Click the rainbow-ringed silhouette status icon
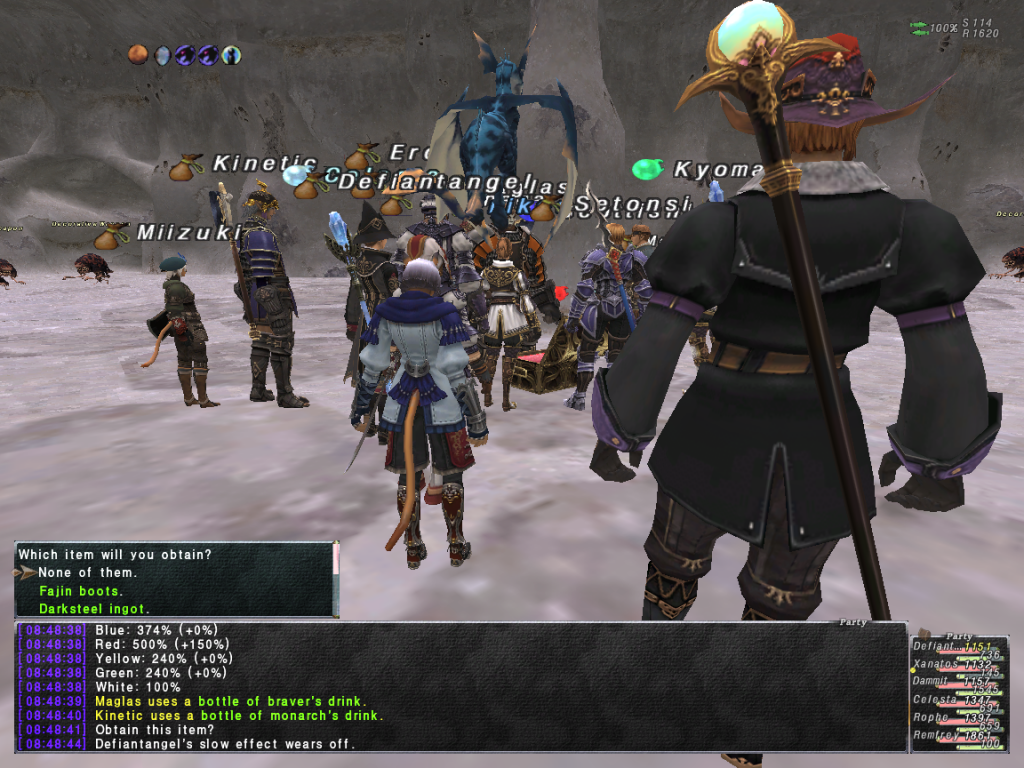The height and width of the screenshot is (768, 1024). (x=231, y=55)
